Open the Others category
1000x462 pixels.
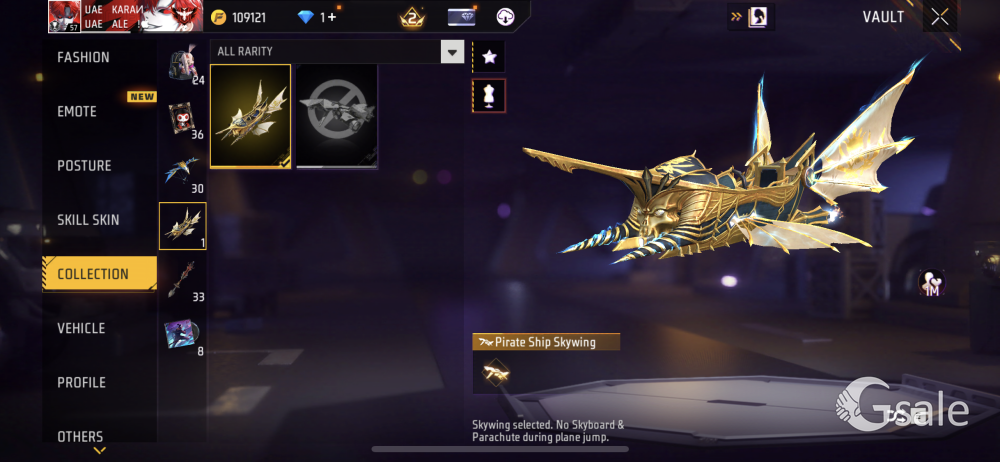80,436
